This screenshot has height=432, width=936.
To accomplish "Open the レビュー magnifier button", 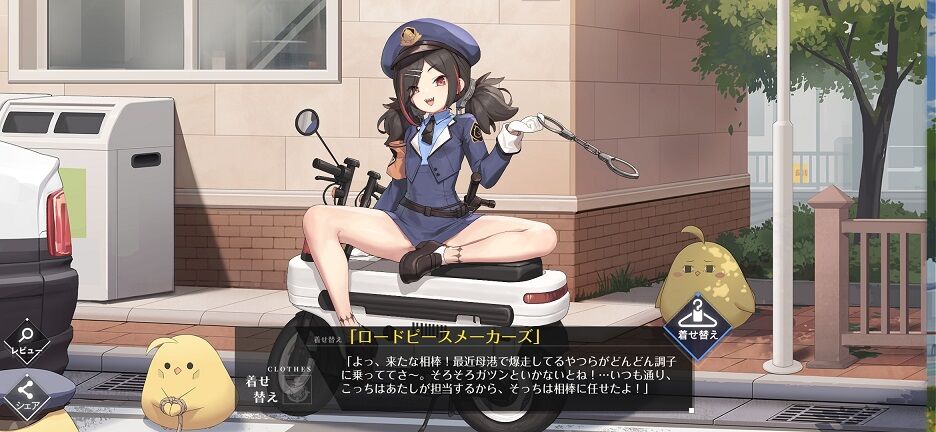I will tap(25, 341).
